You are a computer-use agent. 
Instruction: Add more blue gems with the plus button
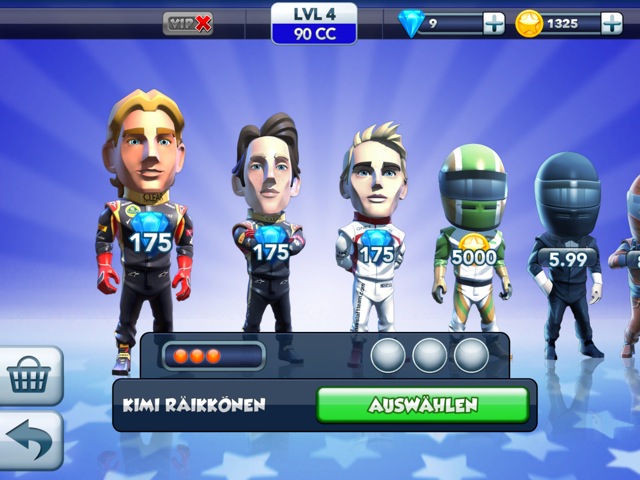pyautogui.click(x=494, y=23)
